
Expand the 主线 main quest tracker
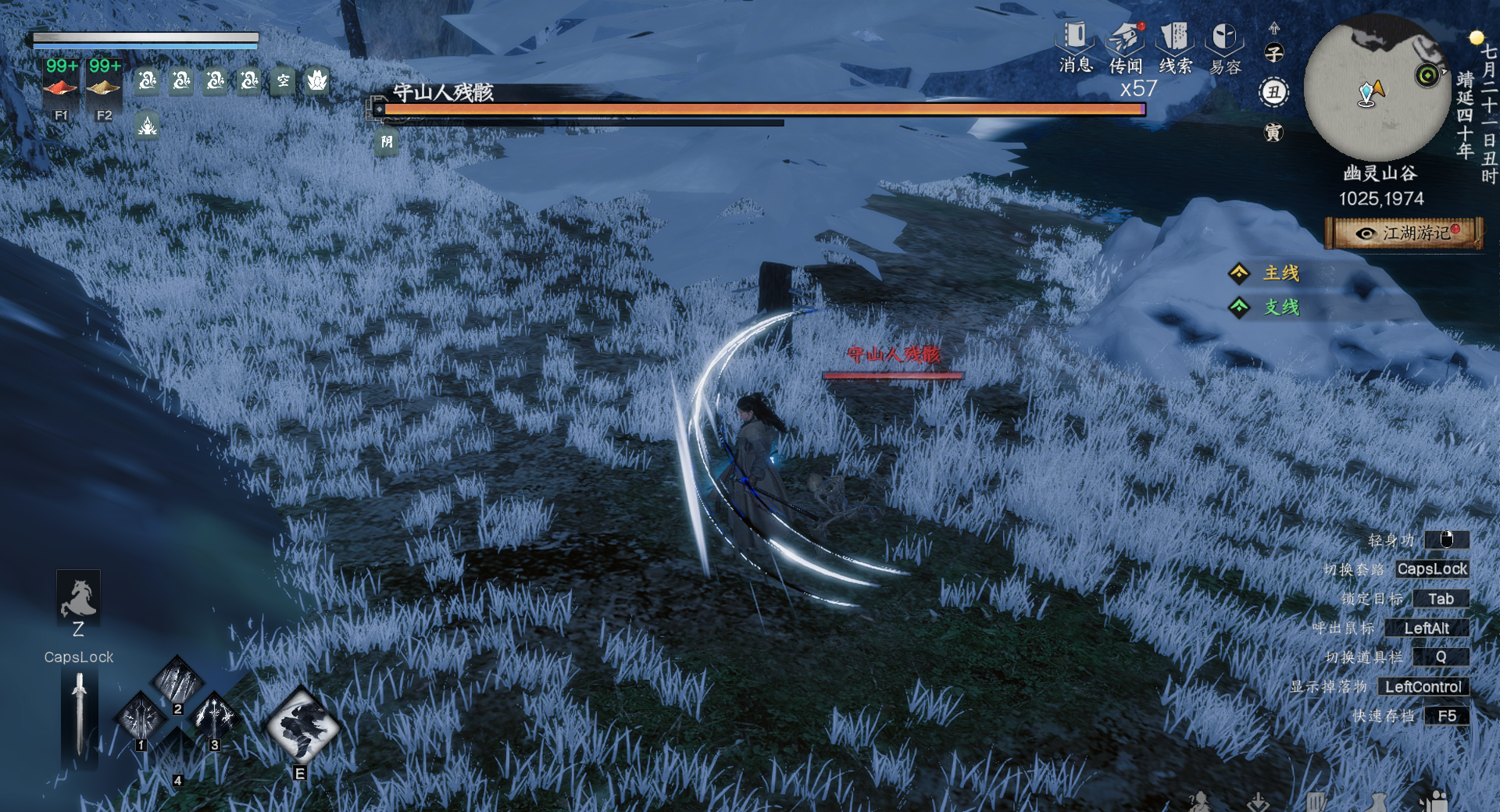(x=1280, y=273)
